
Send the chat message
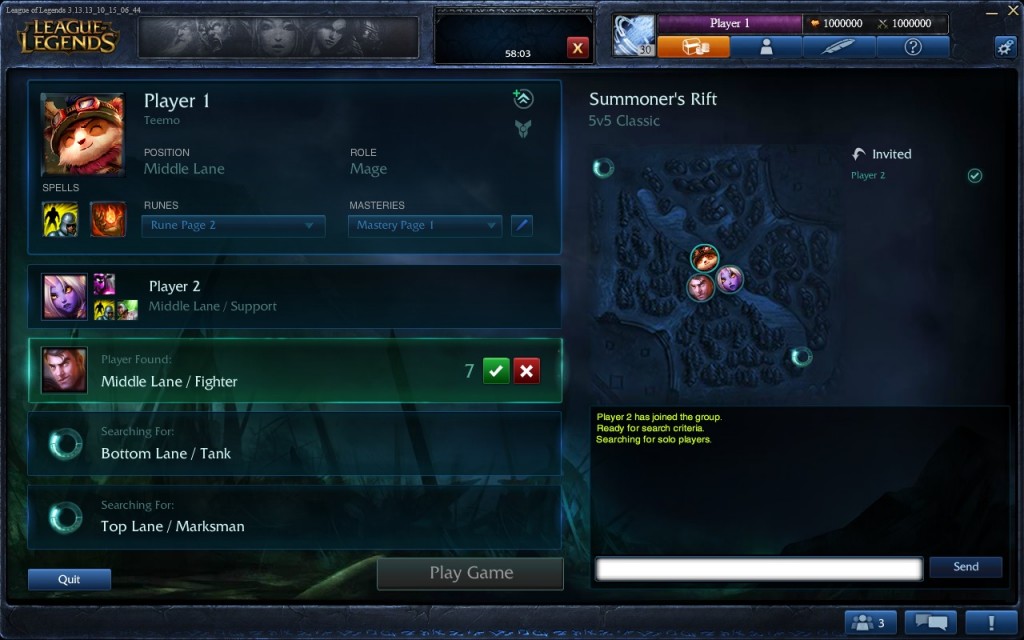click(965, 567)
